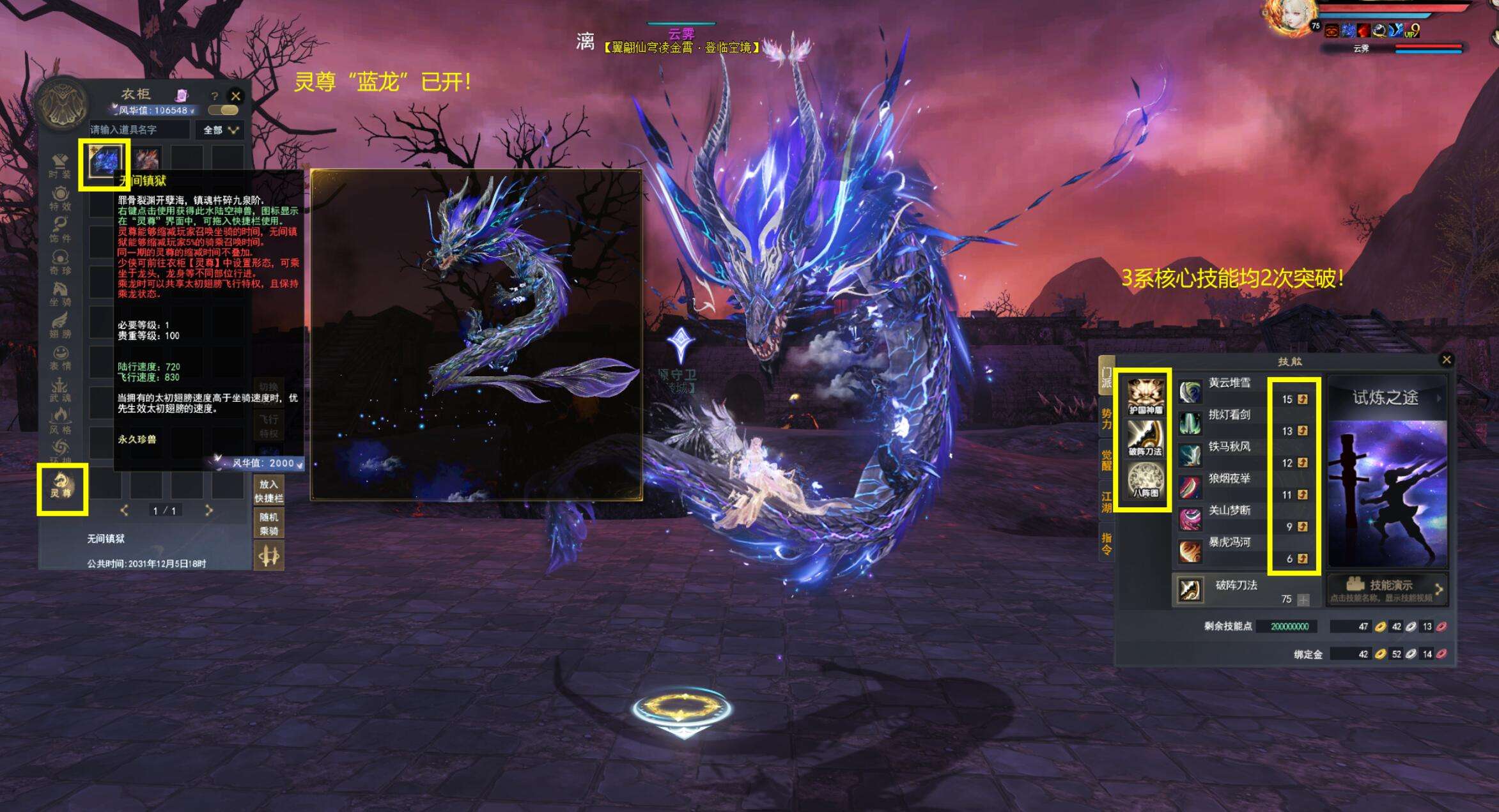Select the 灵尊 spirit beast category

62,486
